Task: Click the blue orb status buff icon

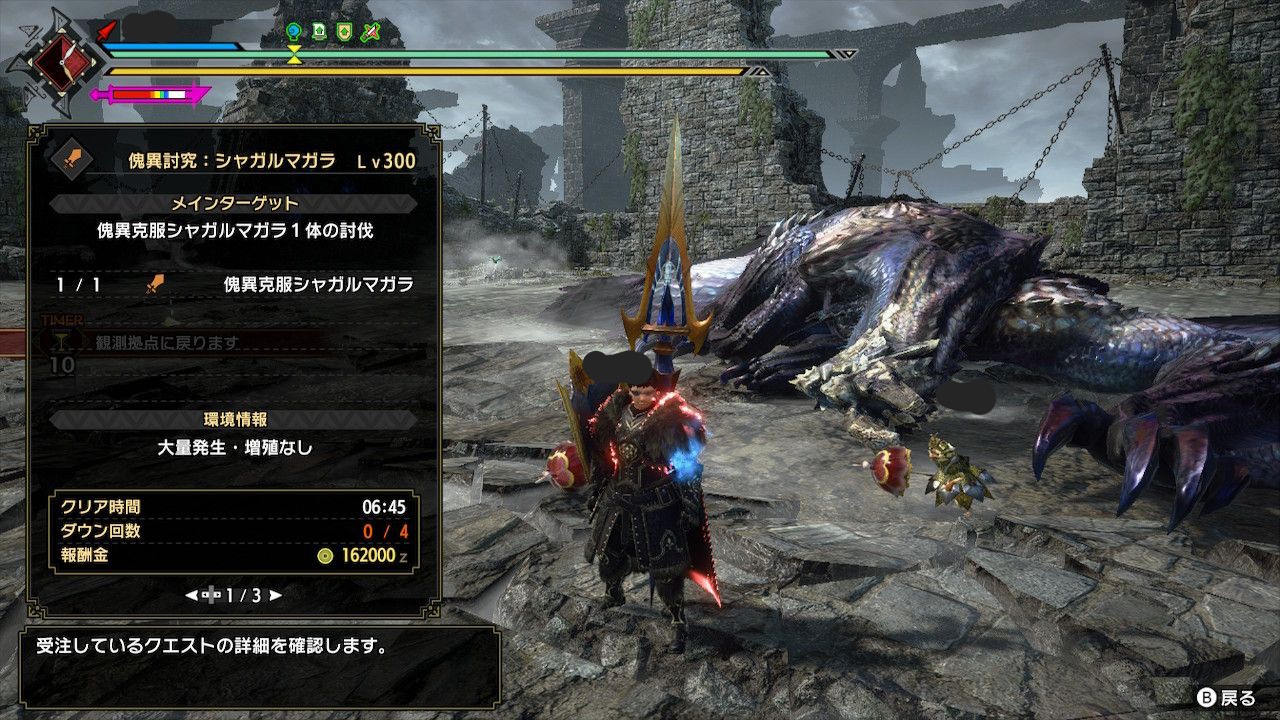Action: [293, 31]
